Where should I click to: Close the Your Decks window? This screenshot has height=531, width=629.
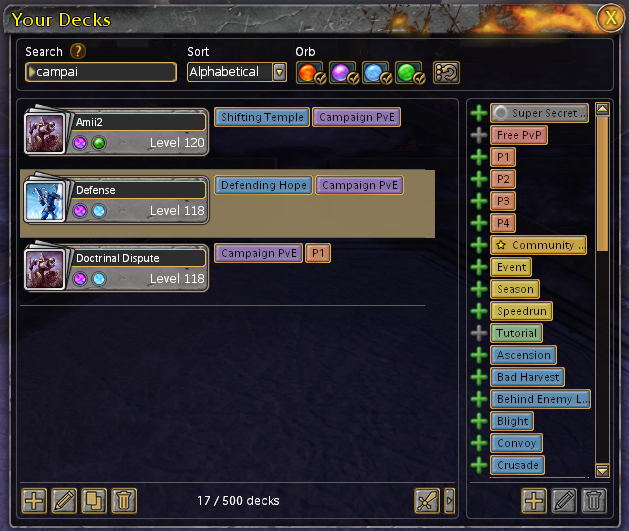click(609, 17)
